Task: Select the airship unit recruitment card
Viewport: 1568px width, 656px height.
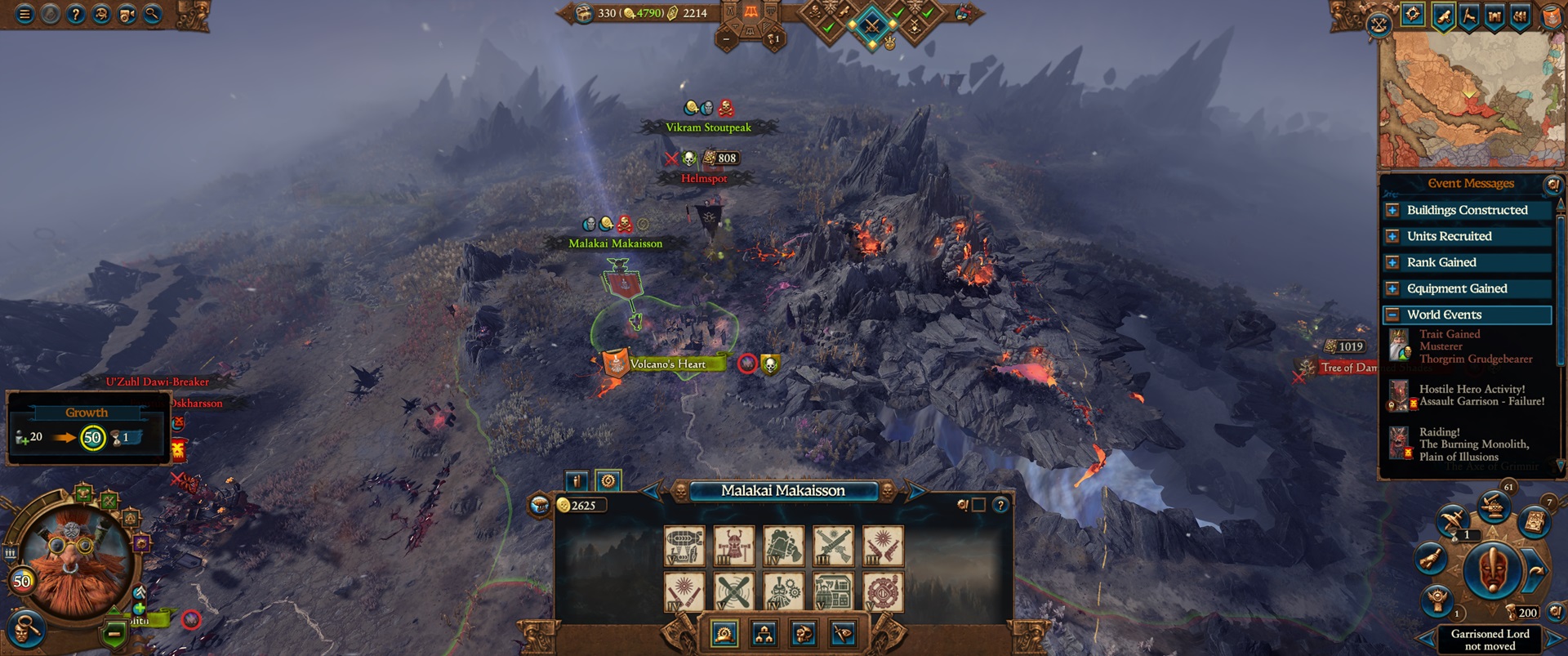Action: click(684, 545)
